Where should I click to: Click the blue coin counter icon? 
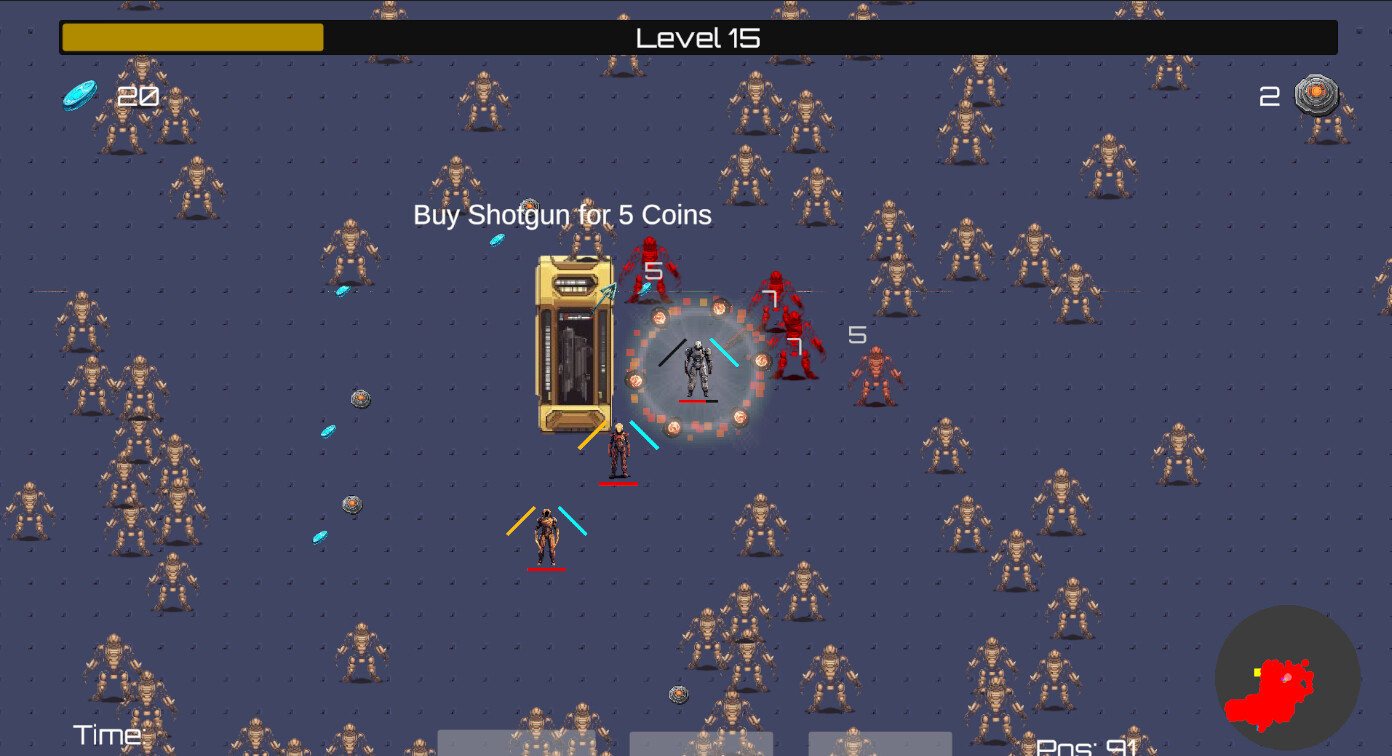[78, 94]
